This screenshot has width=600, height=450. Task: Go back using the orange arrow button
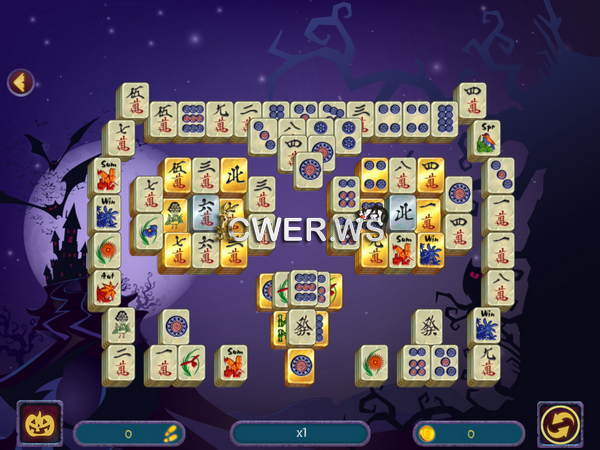tap(20, 82)
